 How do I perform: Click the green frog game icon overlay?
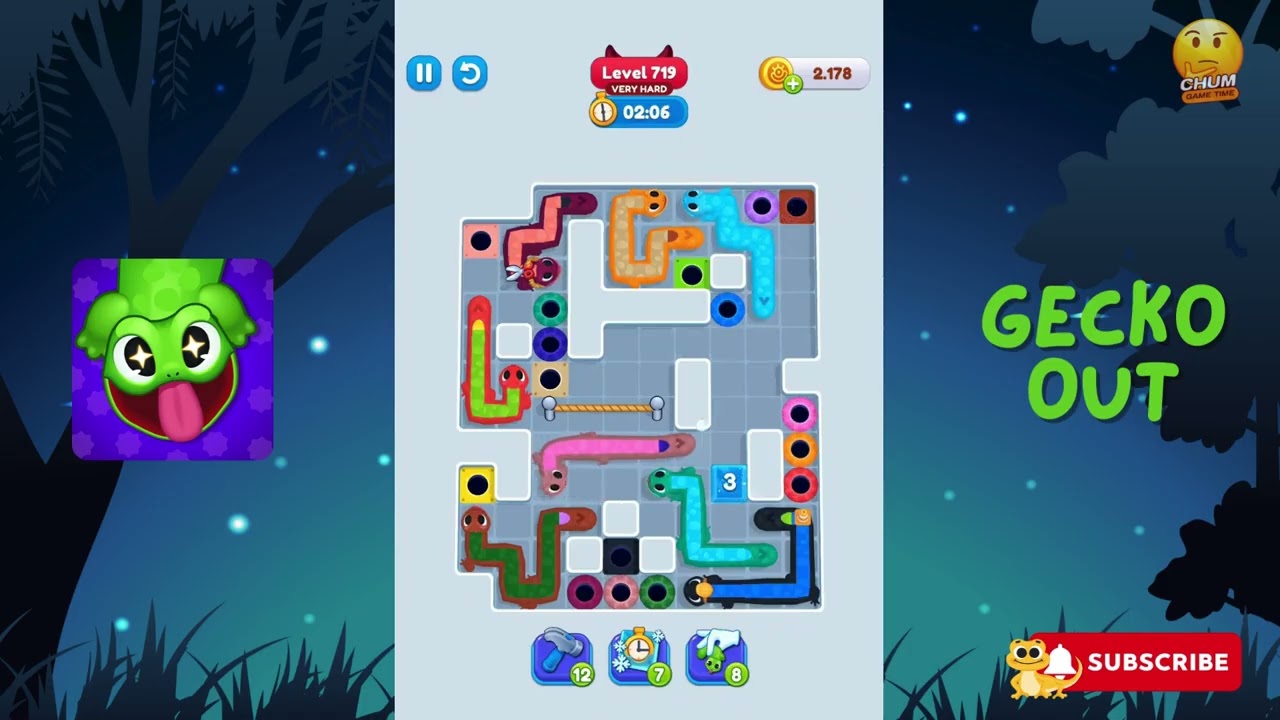coord(172,356)
